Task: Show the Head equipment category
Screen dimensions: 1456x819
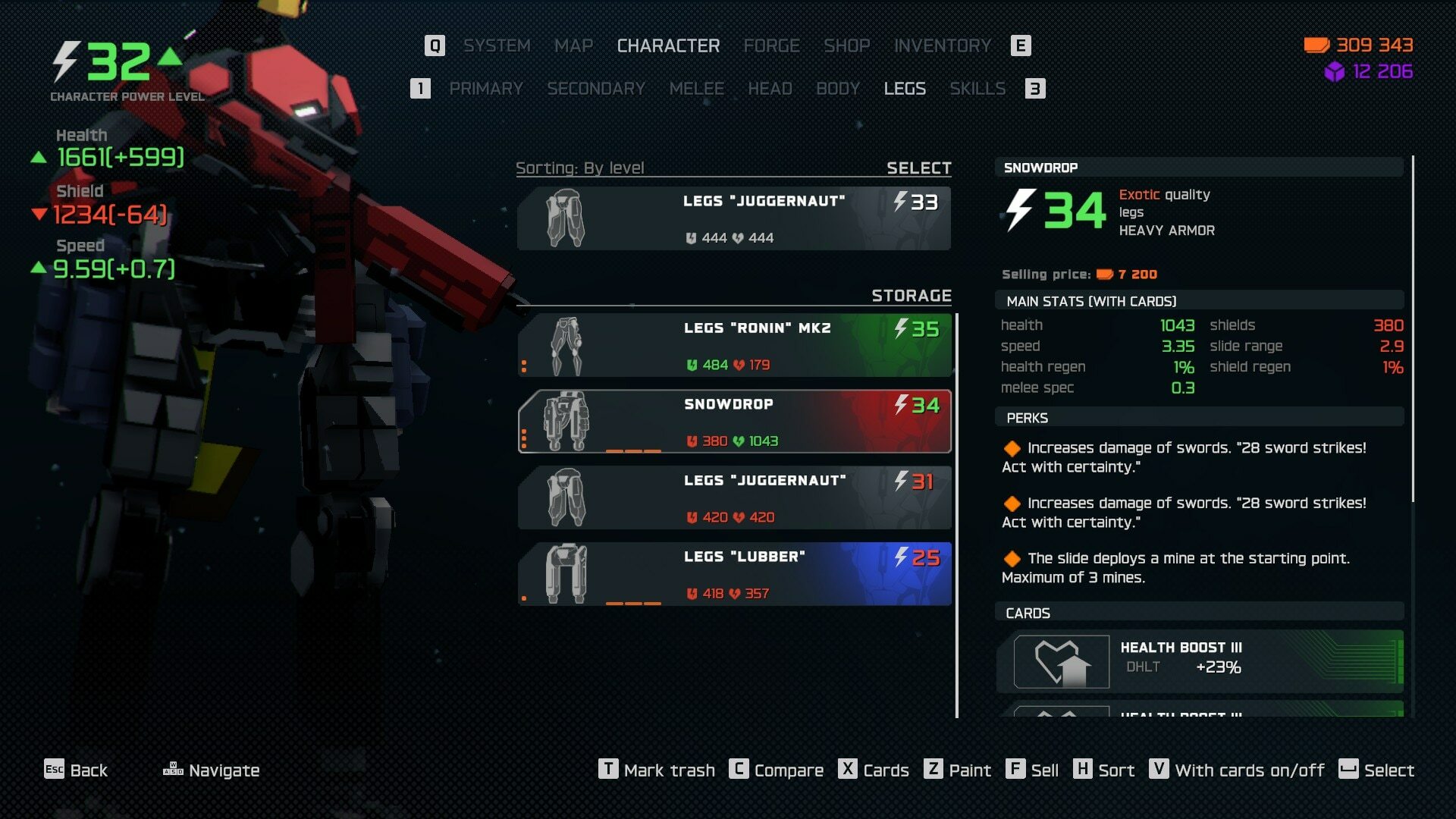Action: 770,89
